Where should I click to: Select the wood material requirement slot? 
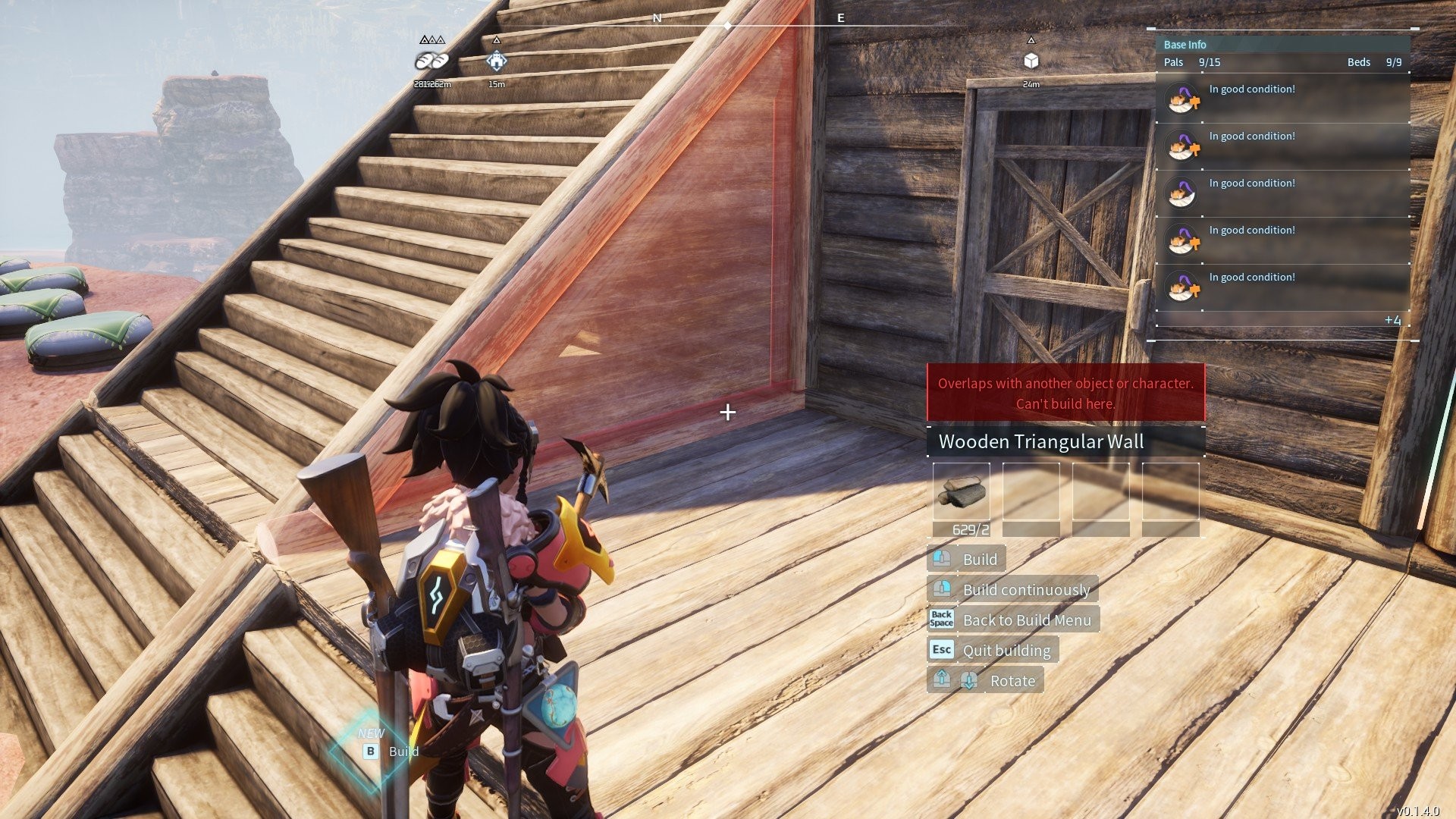point(961,491)
